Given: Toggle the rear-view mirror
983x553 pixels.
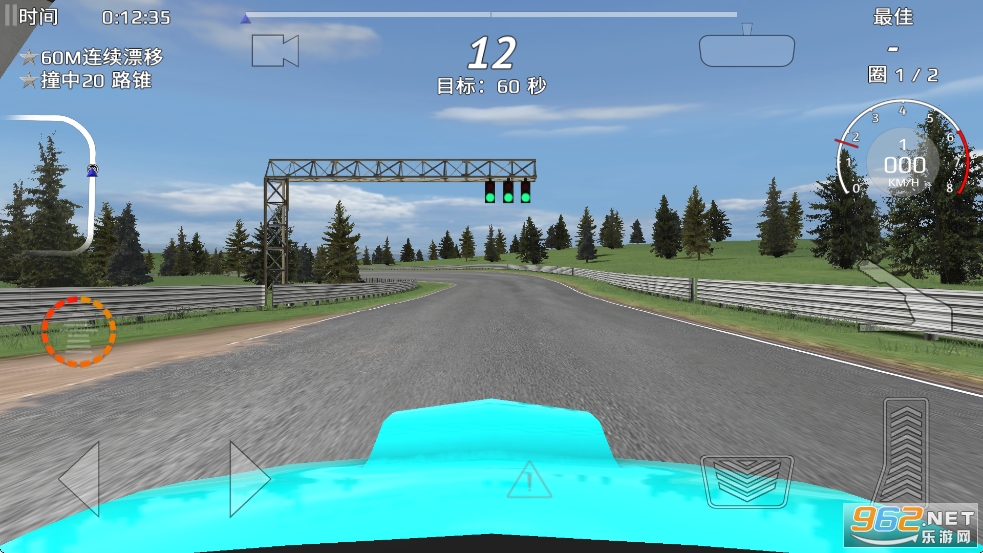Looking at the screenshot, I should click(746, 50).
